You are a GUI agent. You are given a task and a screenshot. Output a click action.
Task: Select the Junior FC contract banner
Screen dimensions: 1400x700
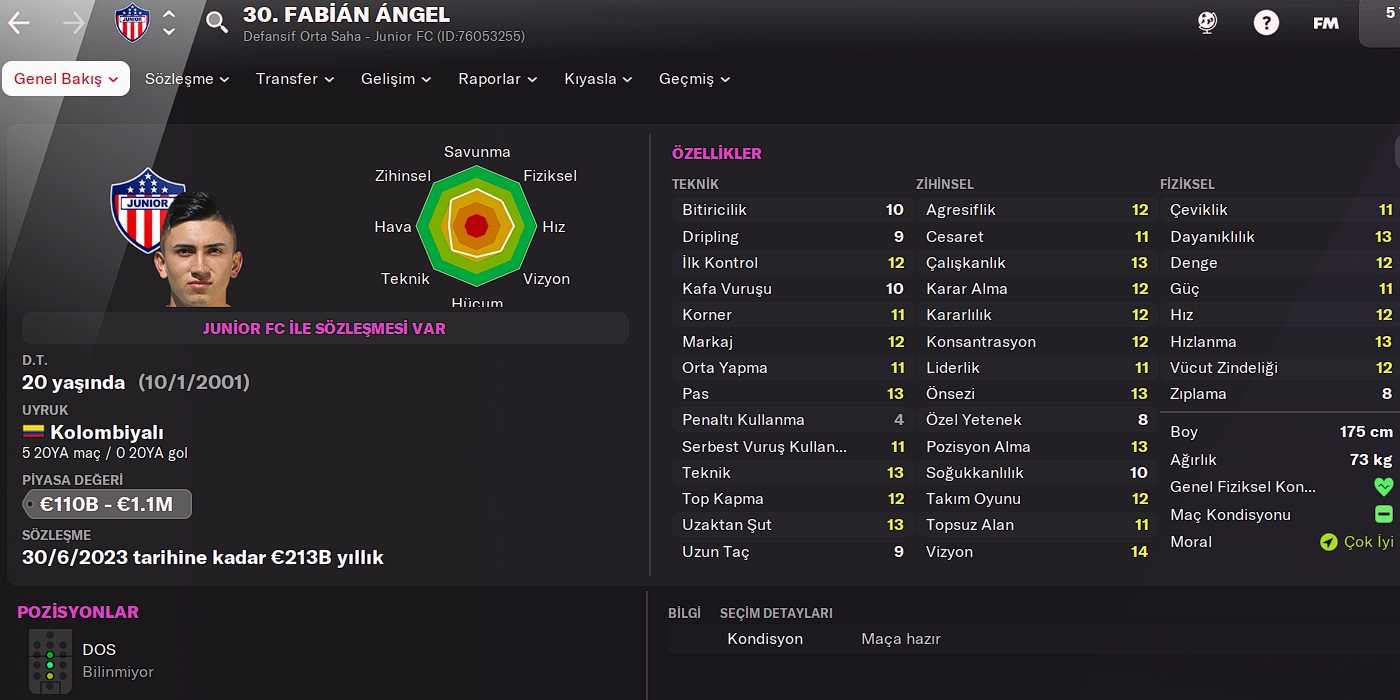(x=325, y=328)
